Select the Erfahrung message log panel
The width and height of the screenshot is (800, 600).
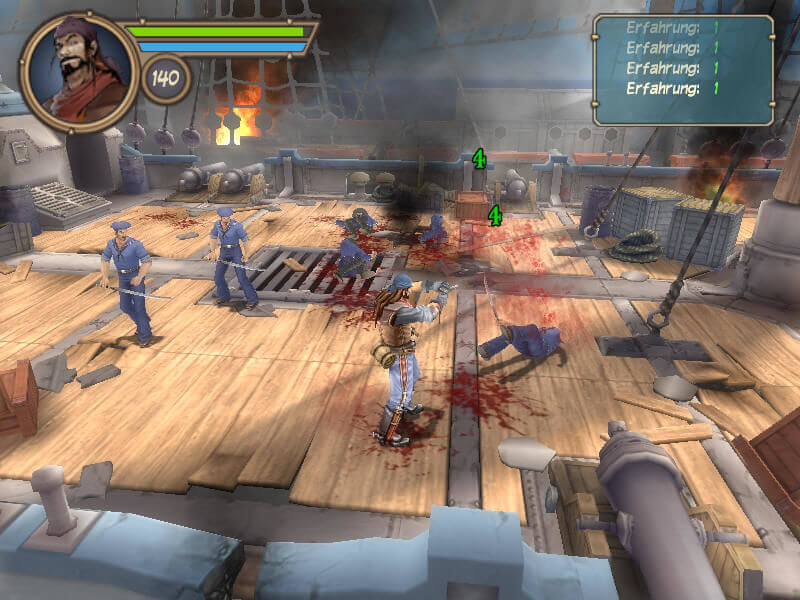pyautogui.click(x=684, y=69)
